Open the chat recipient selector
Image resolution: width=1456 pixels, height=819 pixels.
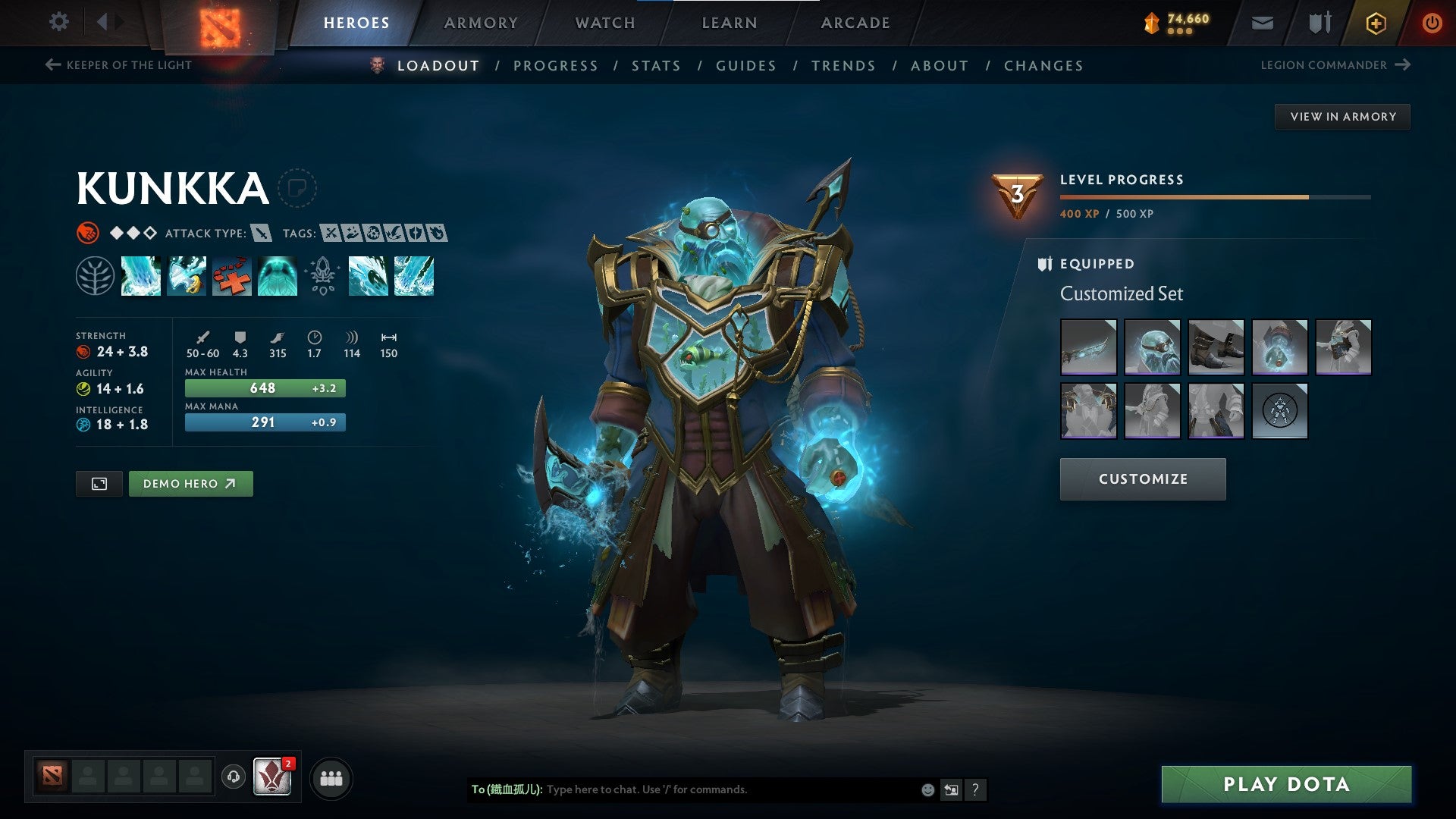click(x=504, y=789)
